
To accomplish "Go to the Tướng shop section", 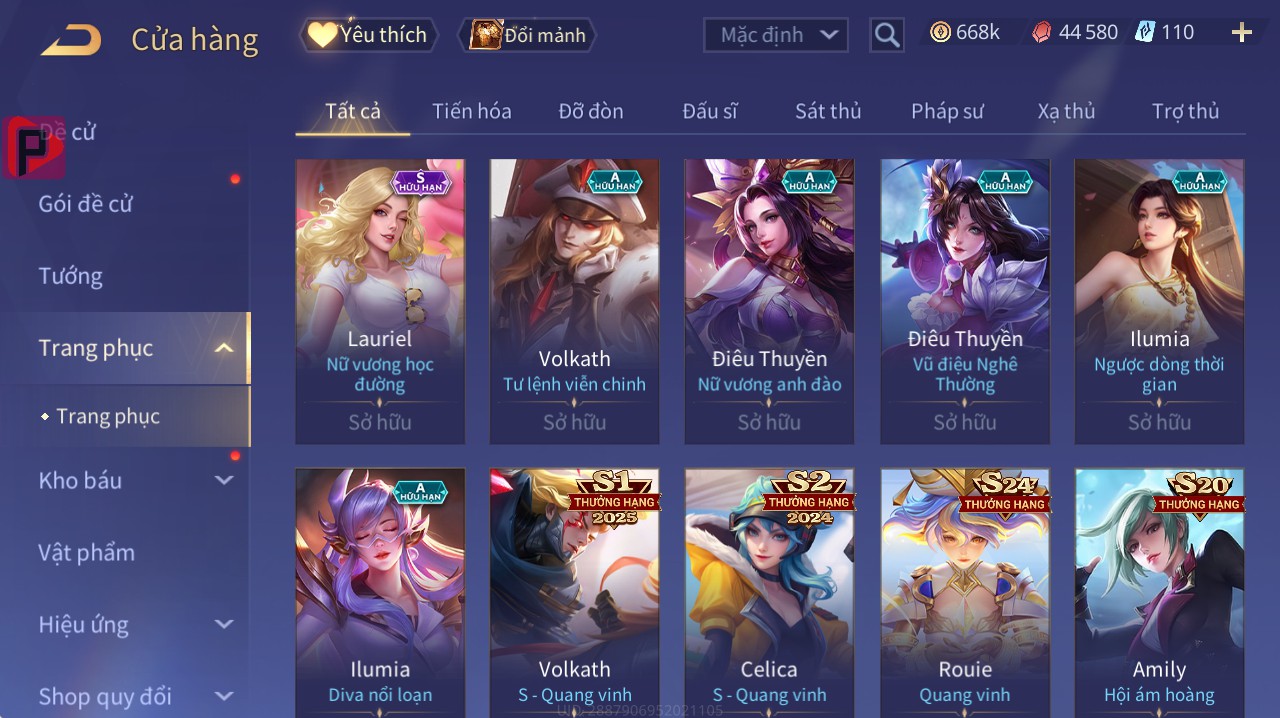I will pyautogui.click(x=70, y=276).
